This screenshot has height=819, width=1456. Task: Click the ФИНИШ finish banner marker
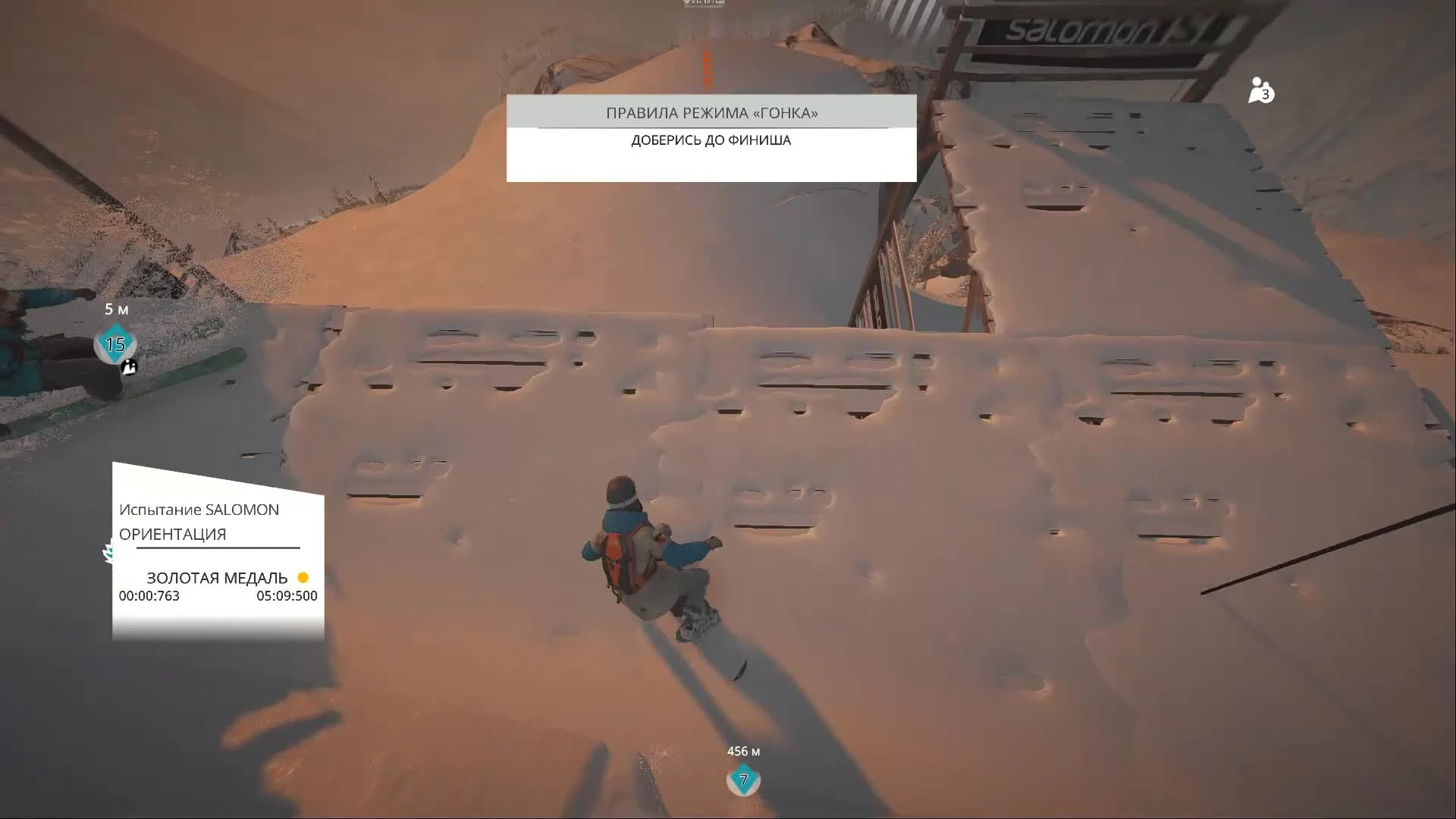(701, 4)
